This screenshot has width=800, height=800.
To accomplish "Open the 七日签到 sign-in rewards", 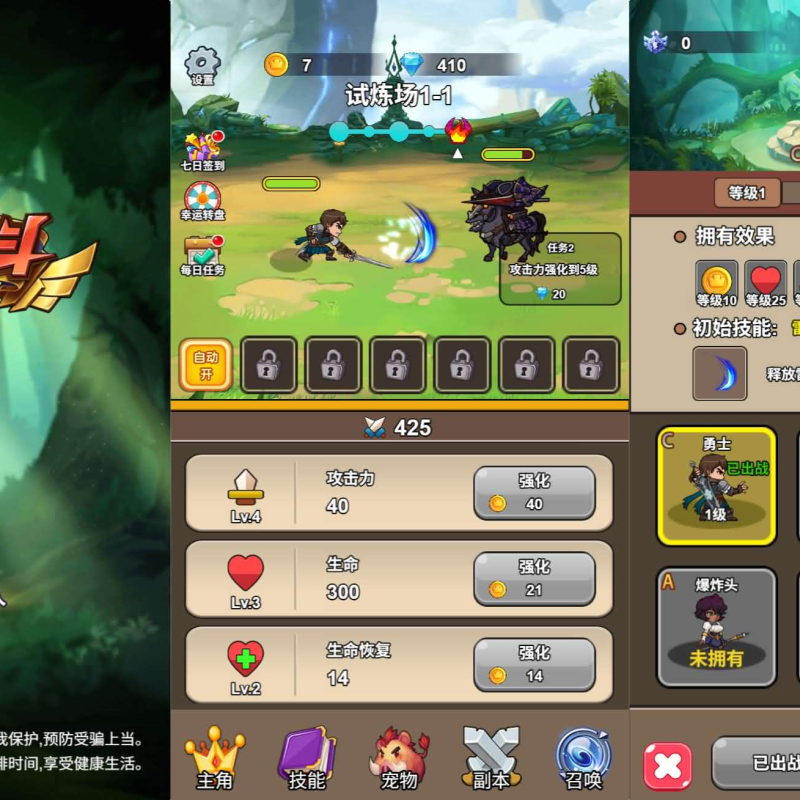I will coord(203,151).
